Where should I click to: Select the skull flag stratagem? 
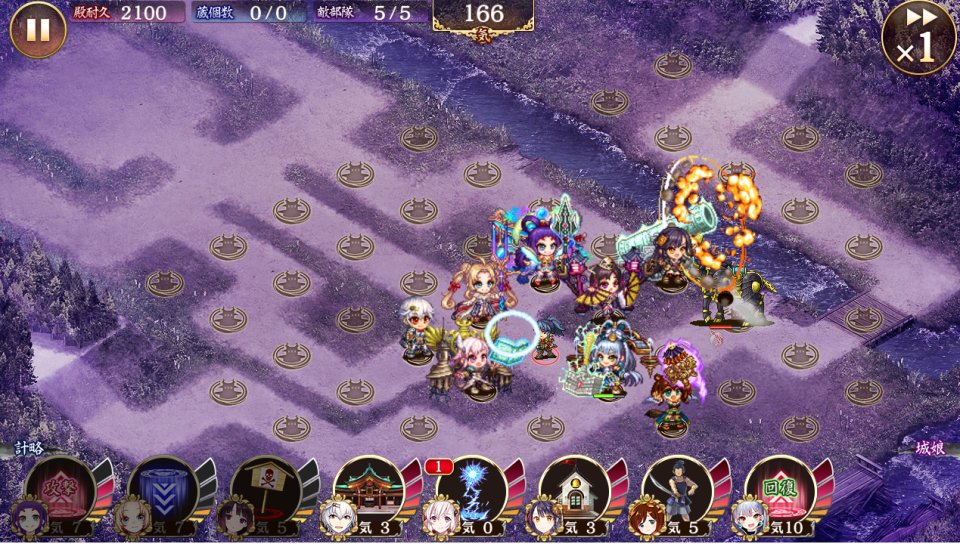266,489
